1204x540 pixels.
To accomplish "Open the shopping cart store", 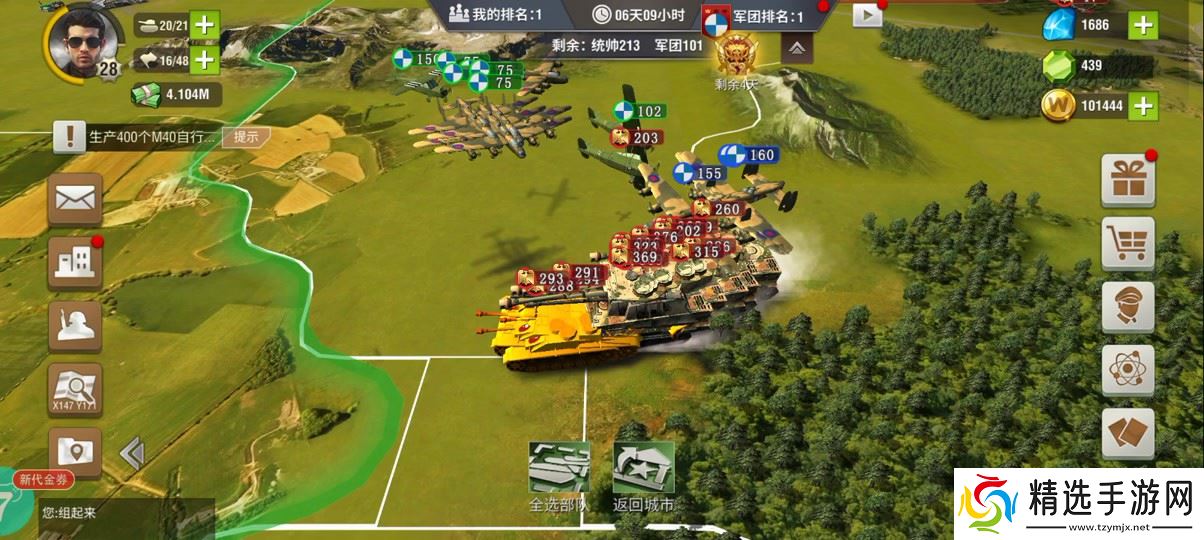I will coord(1128,243).
